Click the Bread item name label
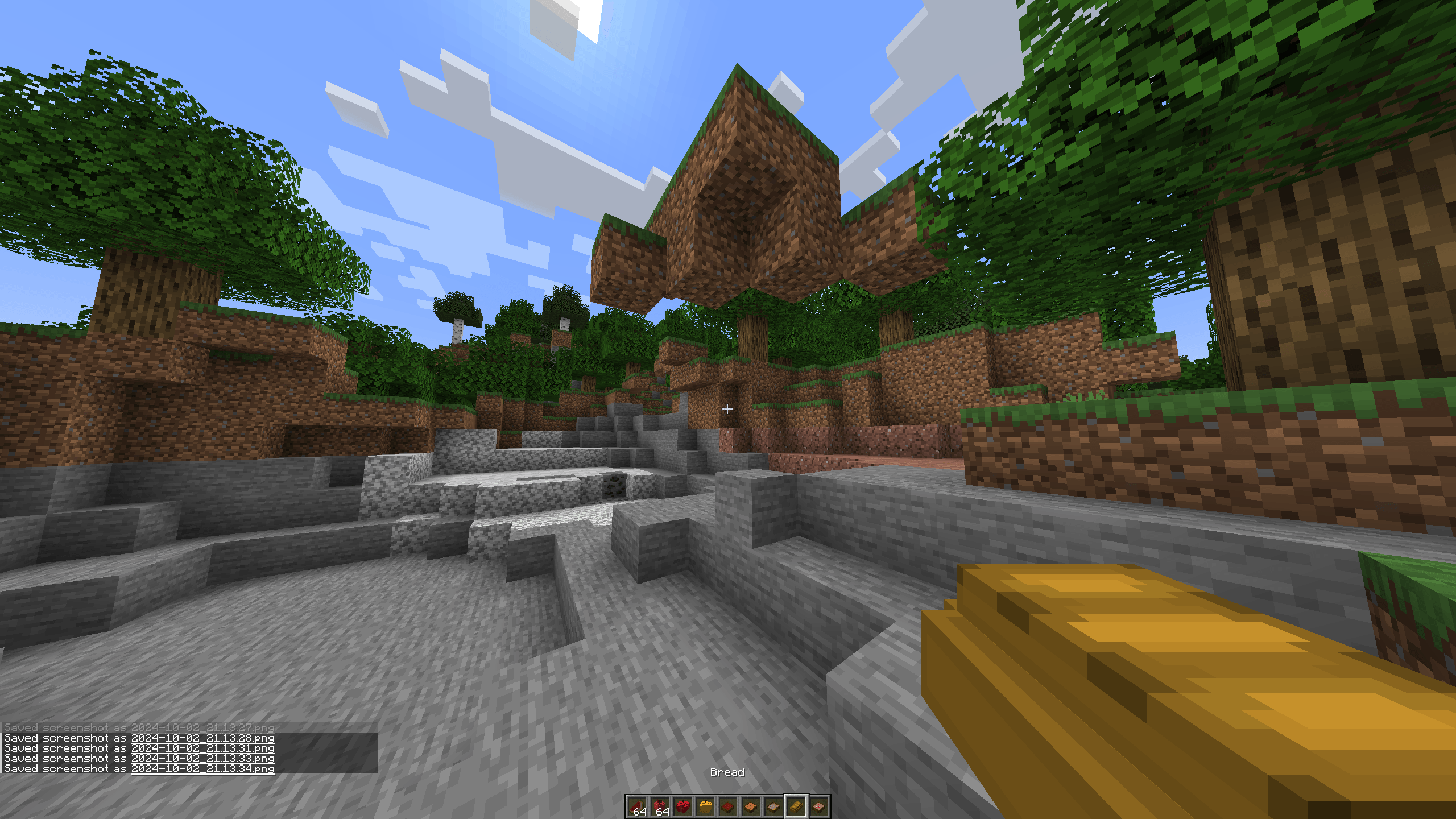1456x819 pixels. (728, 772)
